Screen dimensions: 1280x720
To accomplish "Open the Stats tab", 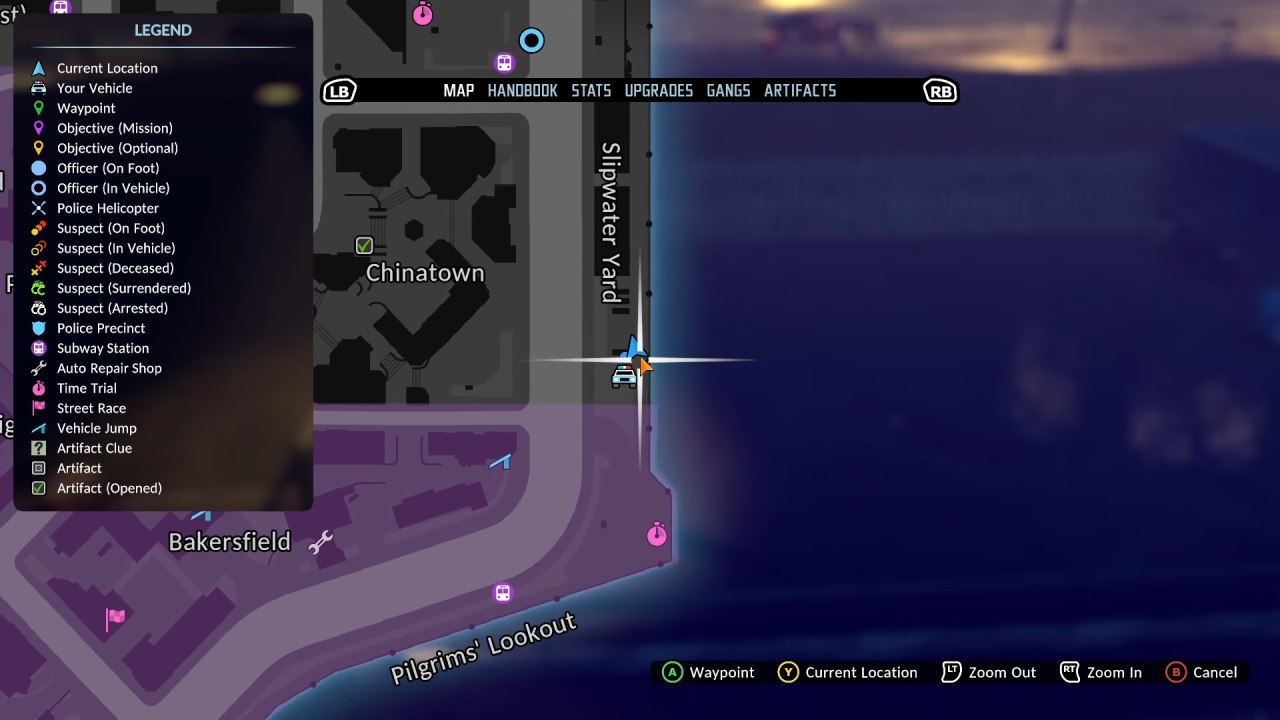I will click(591, 91).
